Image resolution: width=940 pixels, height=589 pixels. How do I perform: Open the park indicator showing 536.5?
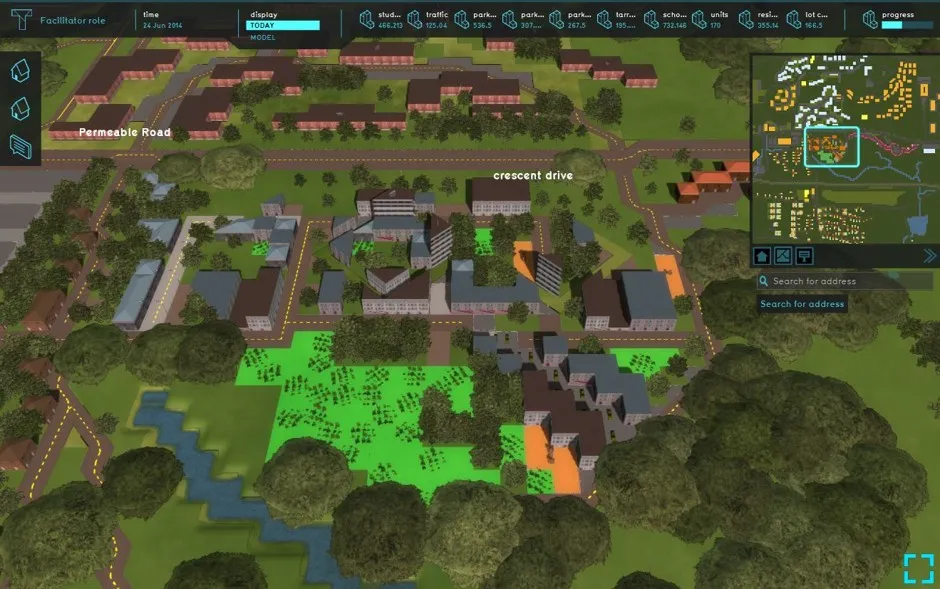coord(475,20)
